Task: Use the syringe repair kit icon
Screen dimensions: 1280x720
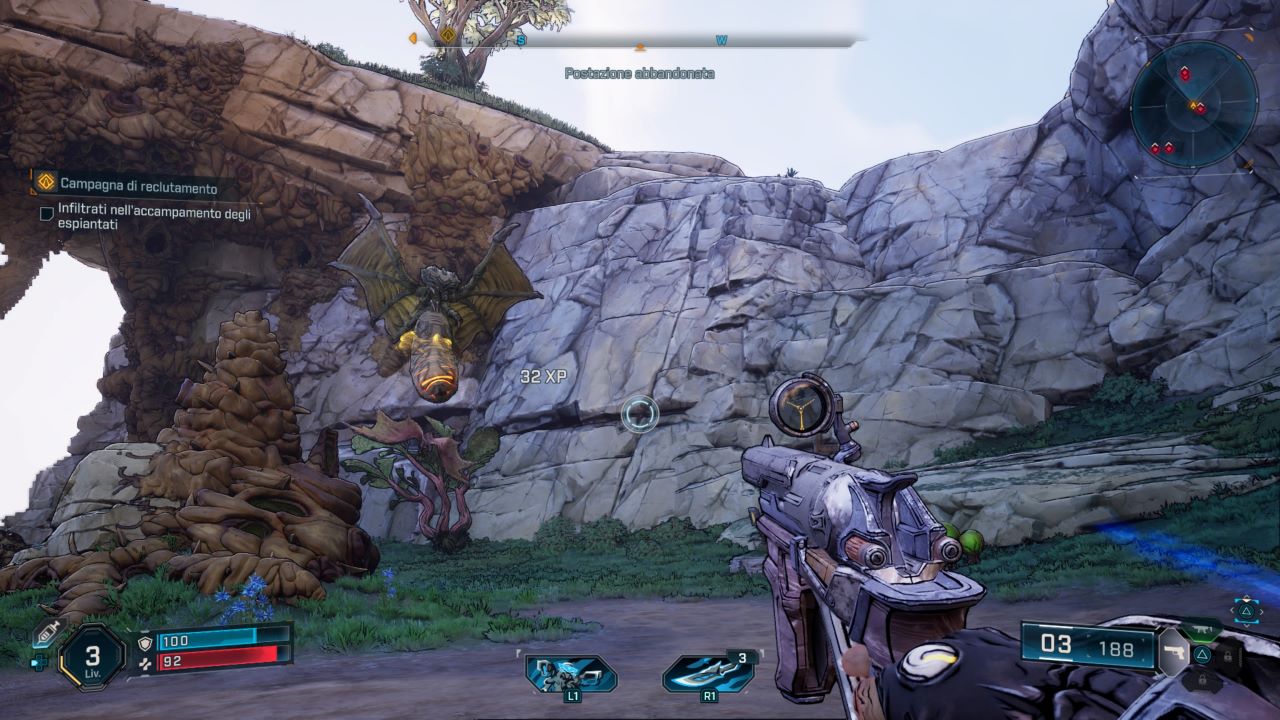Action: point(46,632)
